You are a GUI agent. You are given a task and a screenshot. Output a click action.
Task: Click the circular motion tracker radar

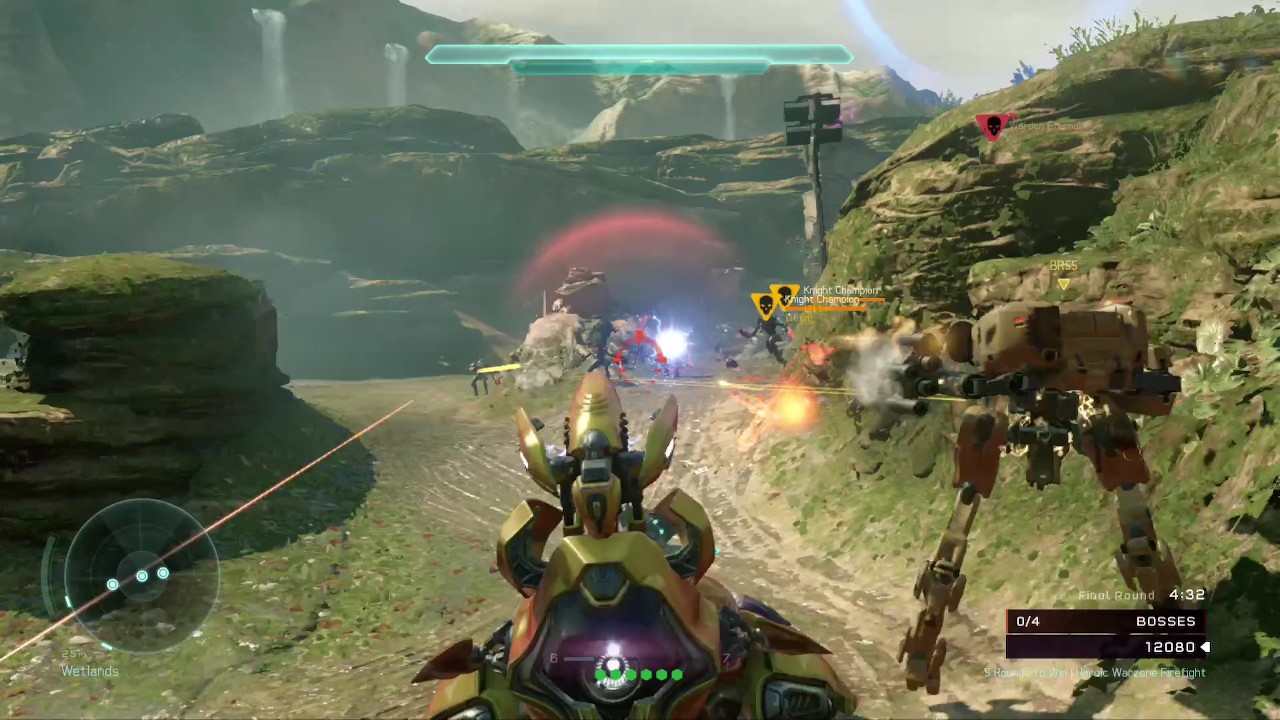pyautogui.click(x=141, y=575)
